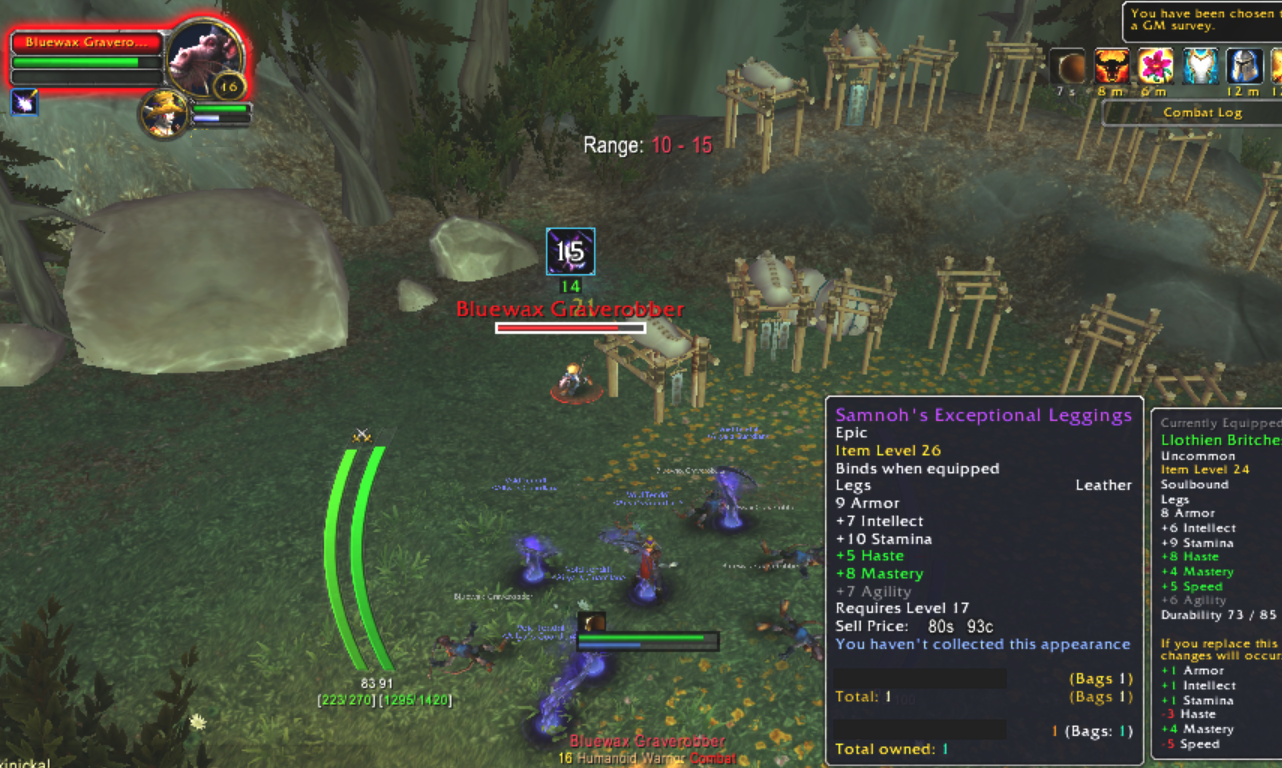Click the target-of-target portrait with yellow hat
Screen dimensions: 1282x768
pos(161,113)
